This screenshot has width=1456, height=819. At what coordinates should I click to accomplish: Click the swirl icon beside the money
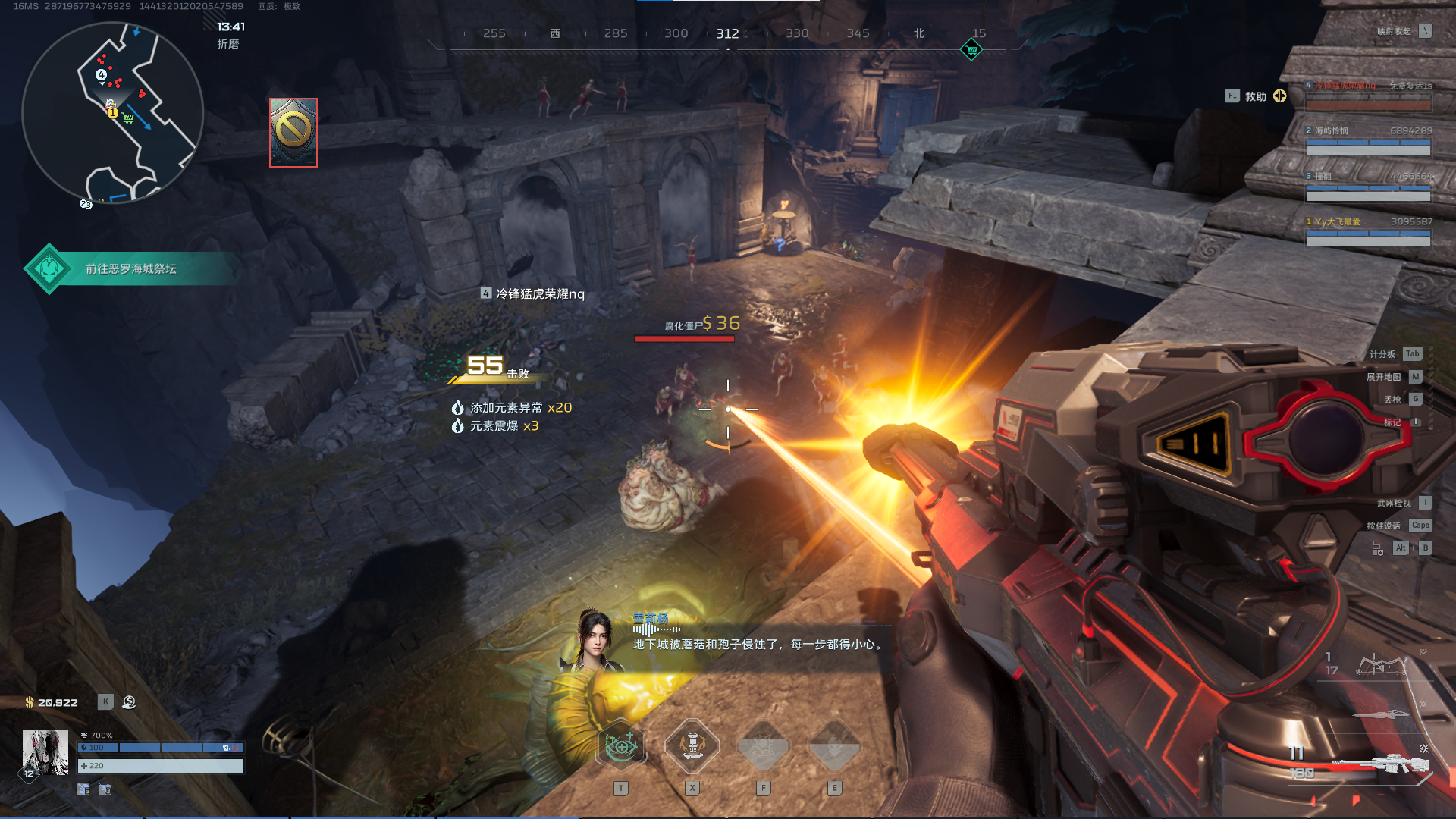(x=129, y=702)
